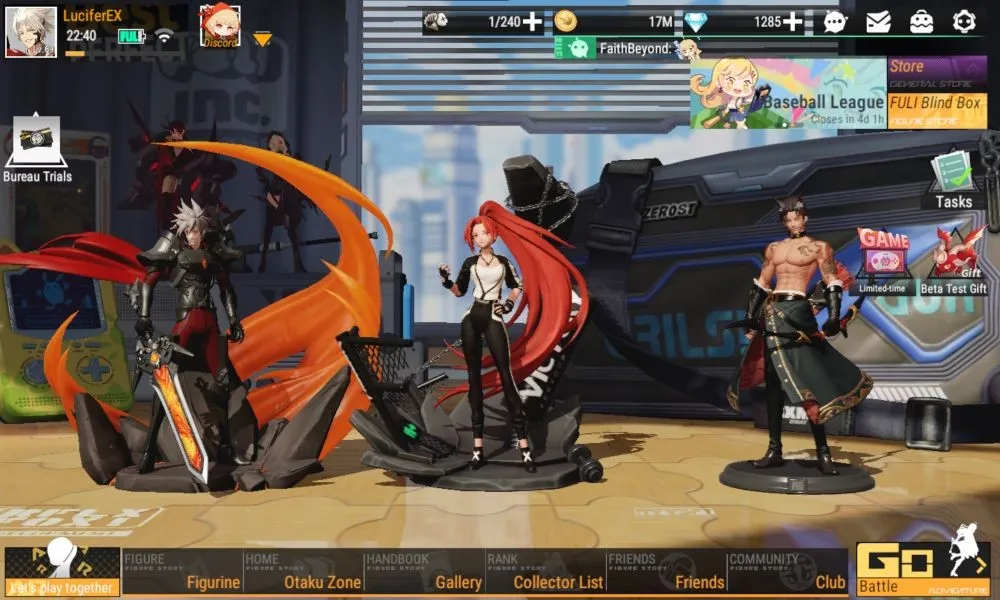Viewport: 1000px width, 600px height.
Task: Open the Friends list
Action: tap(666, 572)
